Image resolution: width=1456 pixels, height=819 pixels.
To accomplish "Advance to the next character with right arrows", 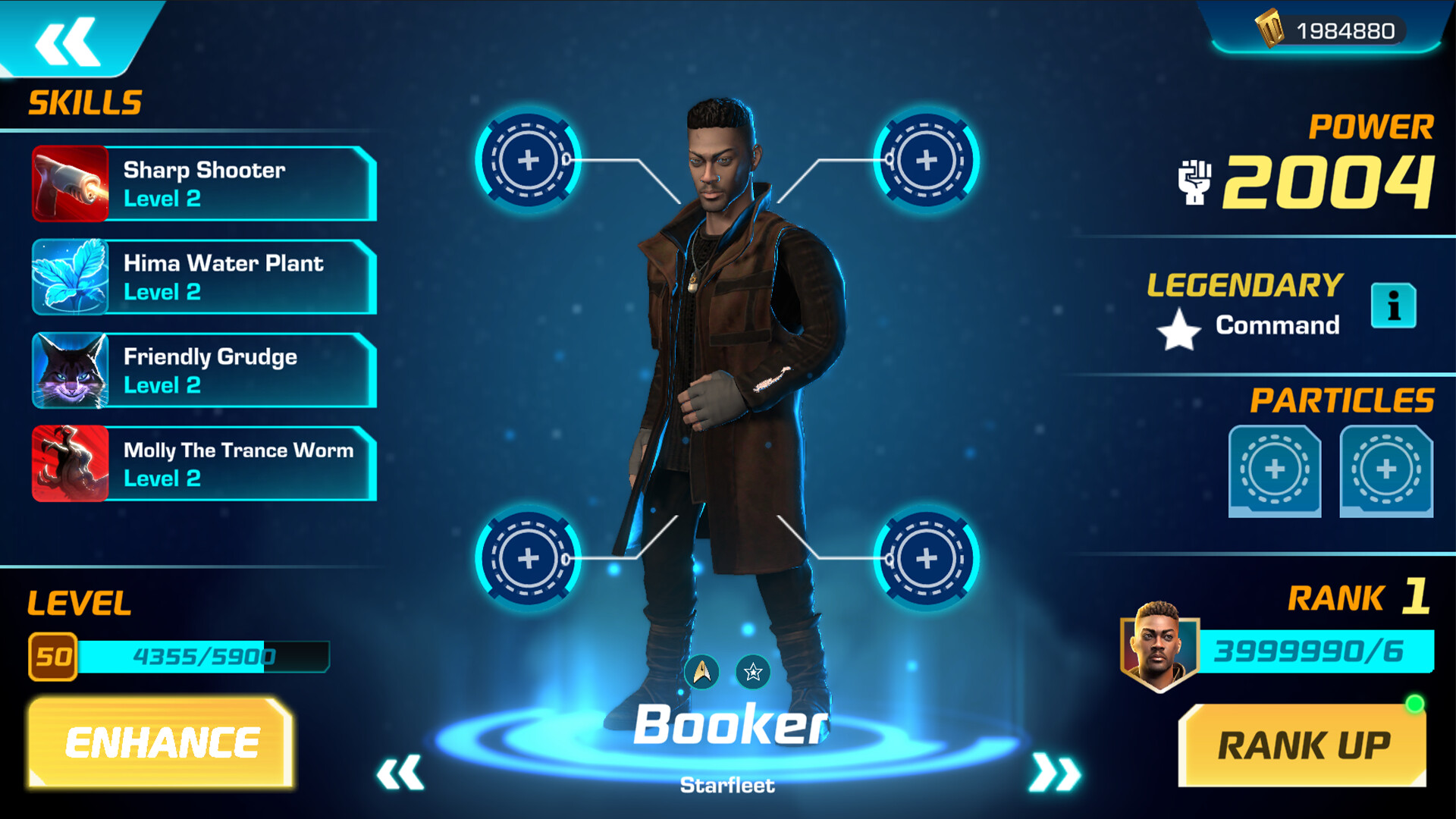I will [x=1054, y=771].
